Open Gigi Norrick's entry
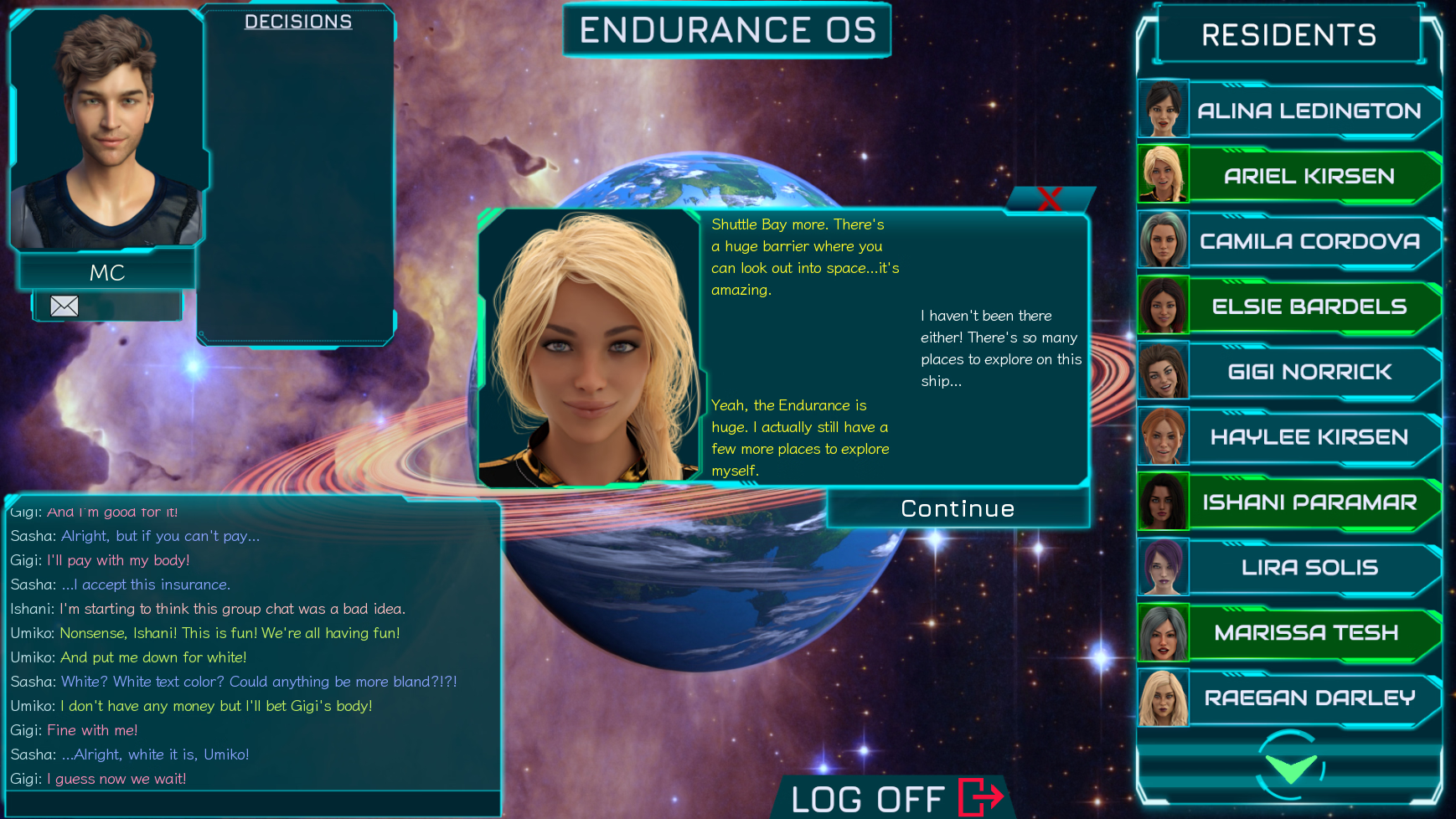The image size is (1456, 819). pyautogui.click(x=1308, y=372)
